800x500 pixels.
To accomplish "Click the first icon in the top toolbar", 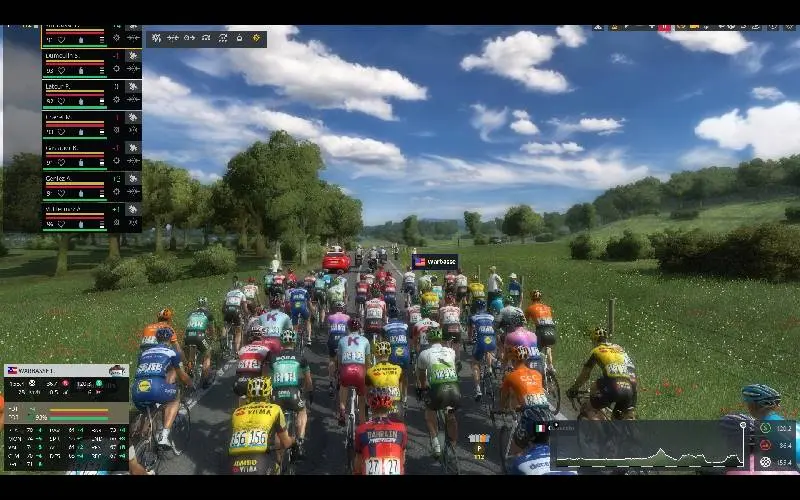I will click(157, 38).
